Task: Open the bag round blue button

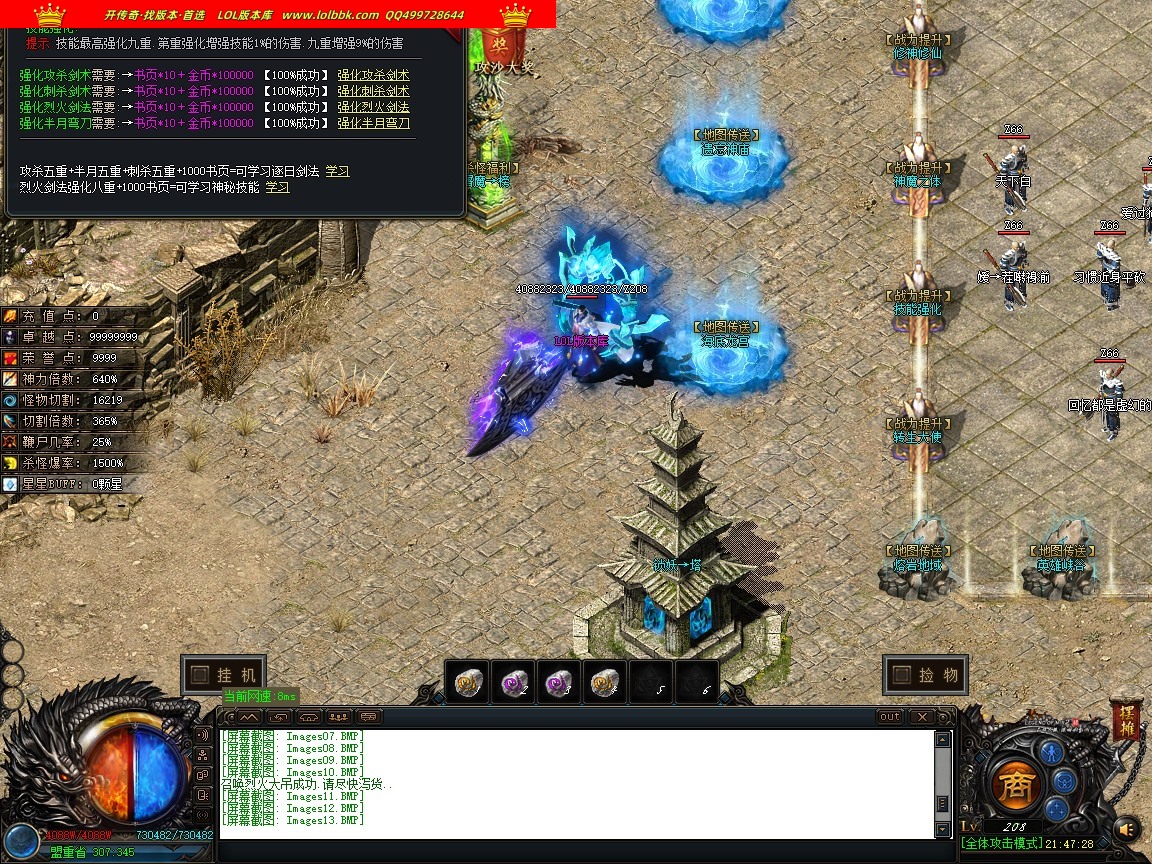Action: click(1064, 780)
